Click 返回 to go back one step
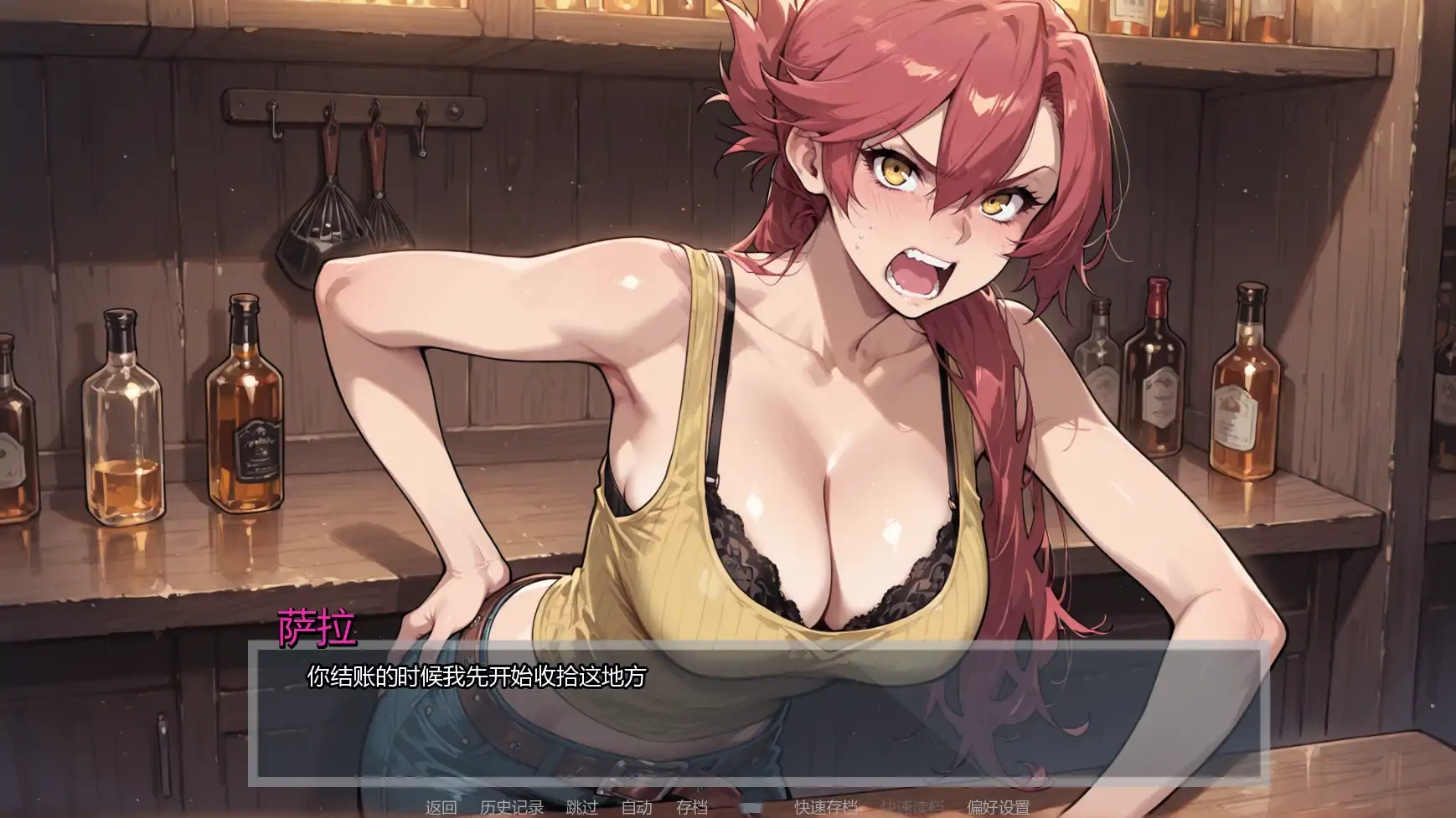 (x=441, y=809)
